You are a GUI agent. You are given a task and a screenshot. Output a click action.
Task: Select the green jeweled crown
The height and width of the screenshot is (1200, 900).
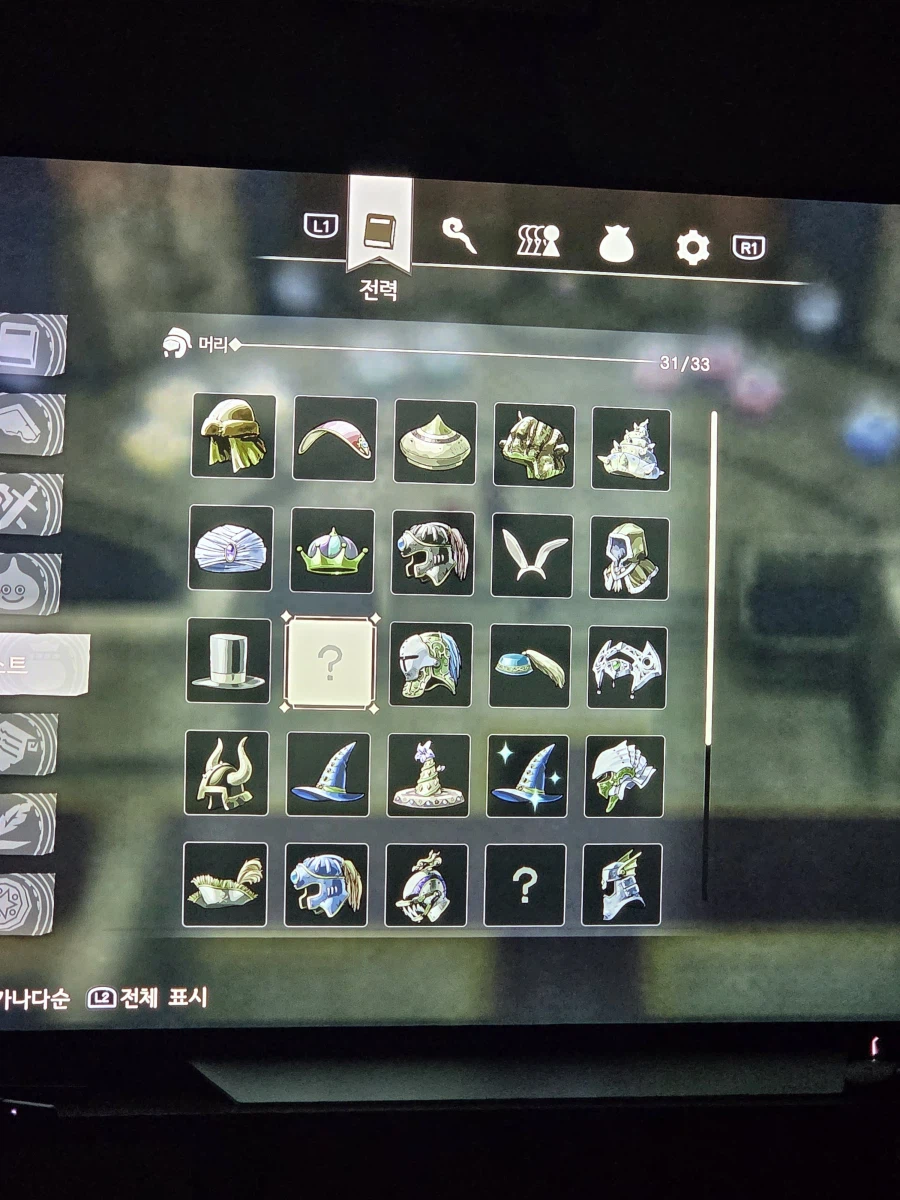(332, 550)
